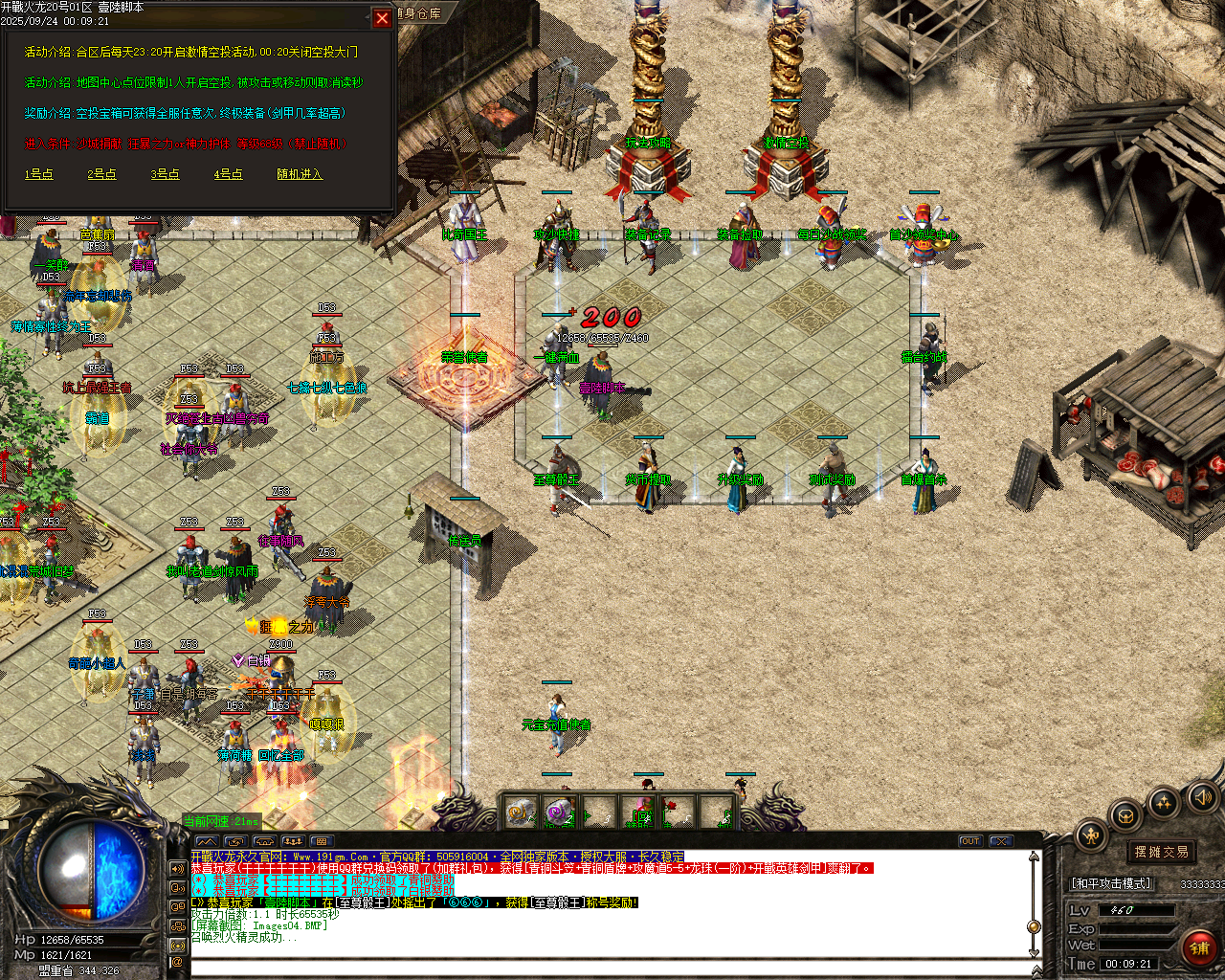Switch to the OUT tab above chat
Image resolution: width=1225 pixels, height=980 pixels.
tap(970, 840)
